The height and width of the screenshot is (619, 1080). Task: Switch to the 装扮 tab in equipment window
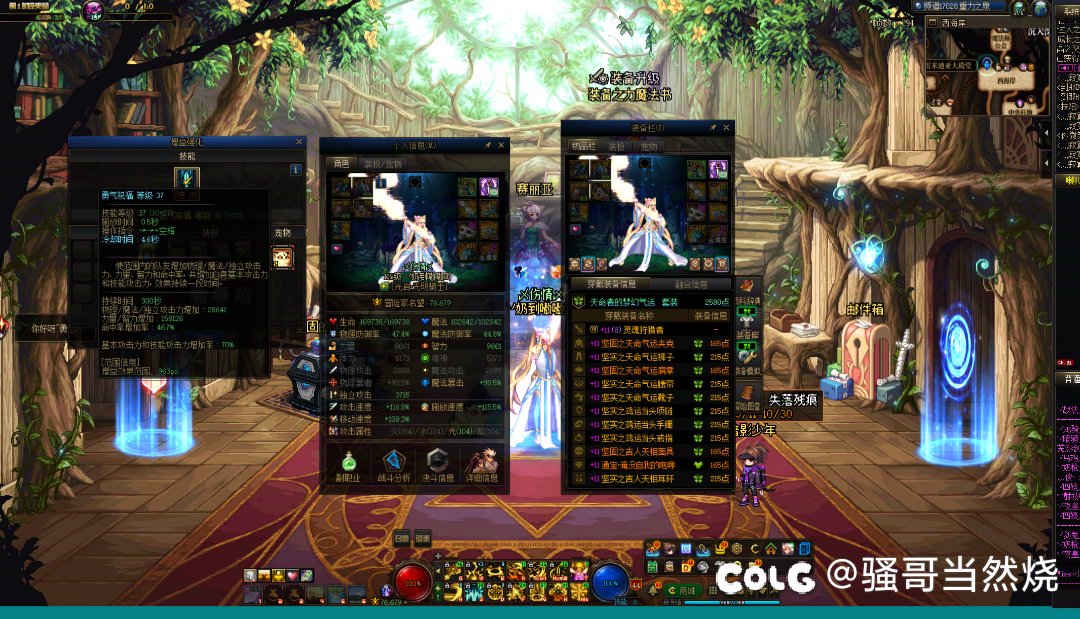tap(617, 146)
